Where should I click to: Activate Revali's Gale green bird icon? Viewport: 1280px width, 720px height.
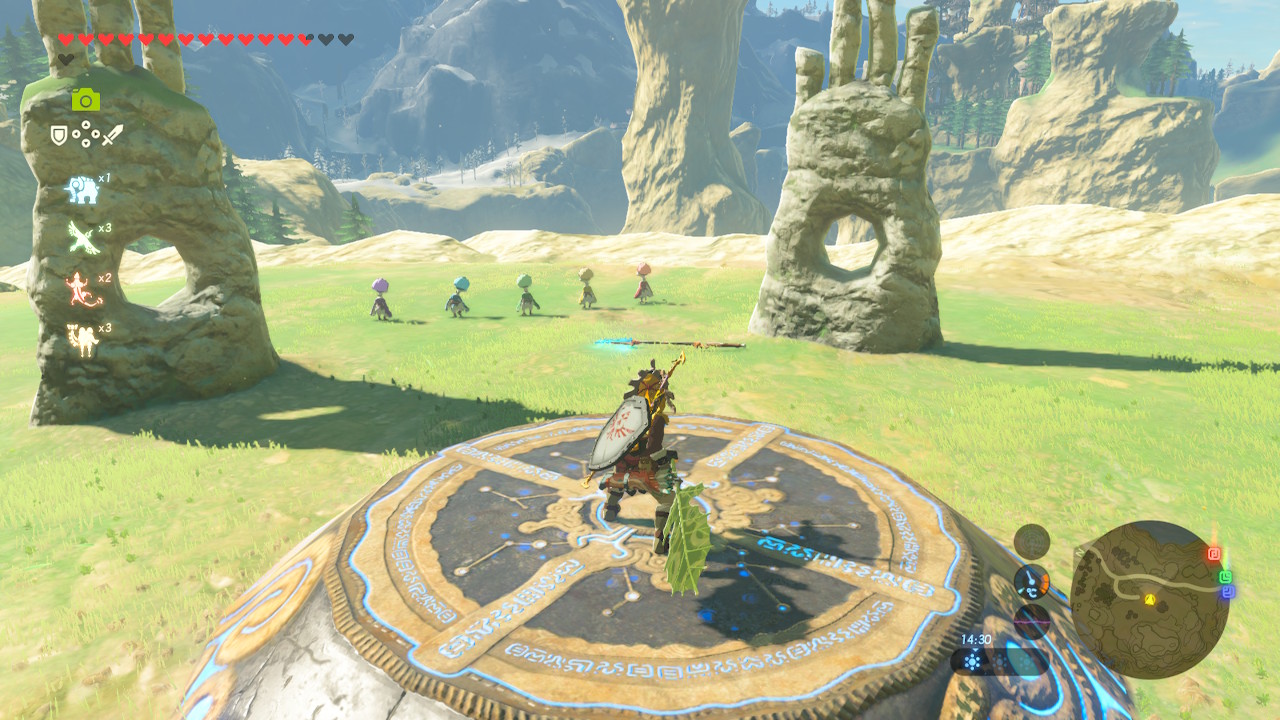click(x=81, y=238)
